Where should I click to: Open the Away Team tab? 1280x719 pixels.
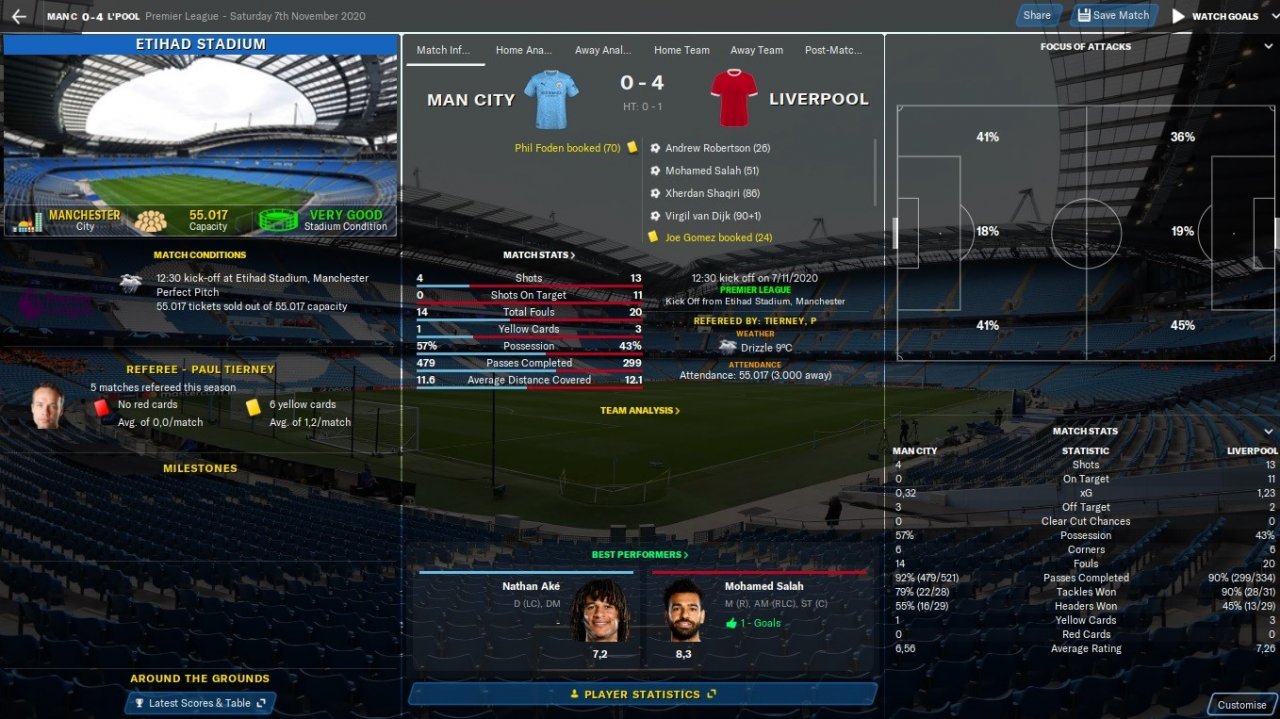(756, 50)
